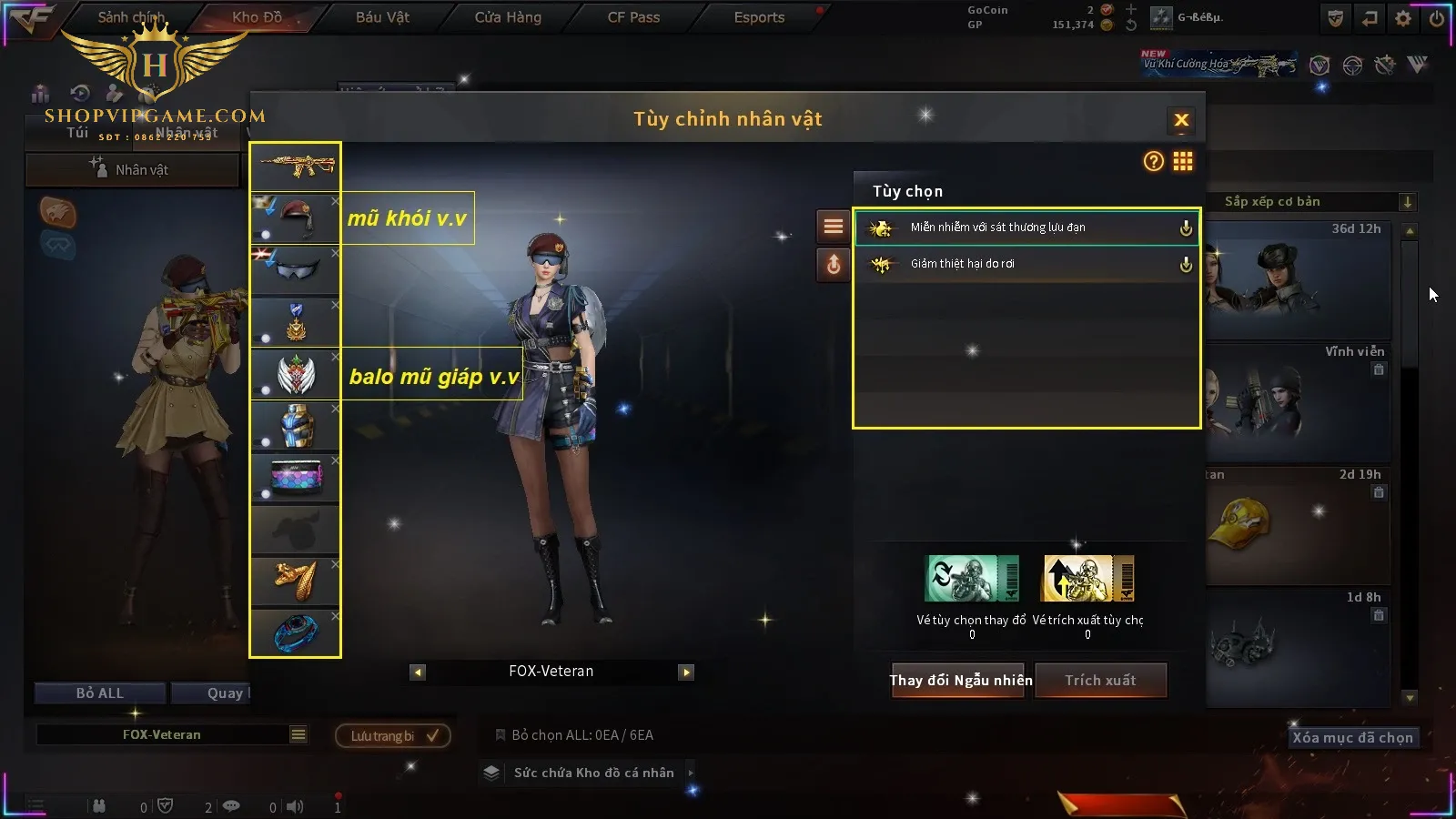Click the Trích xuất button

pos(1100,681)
